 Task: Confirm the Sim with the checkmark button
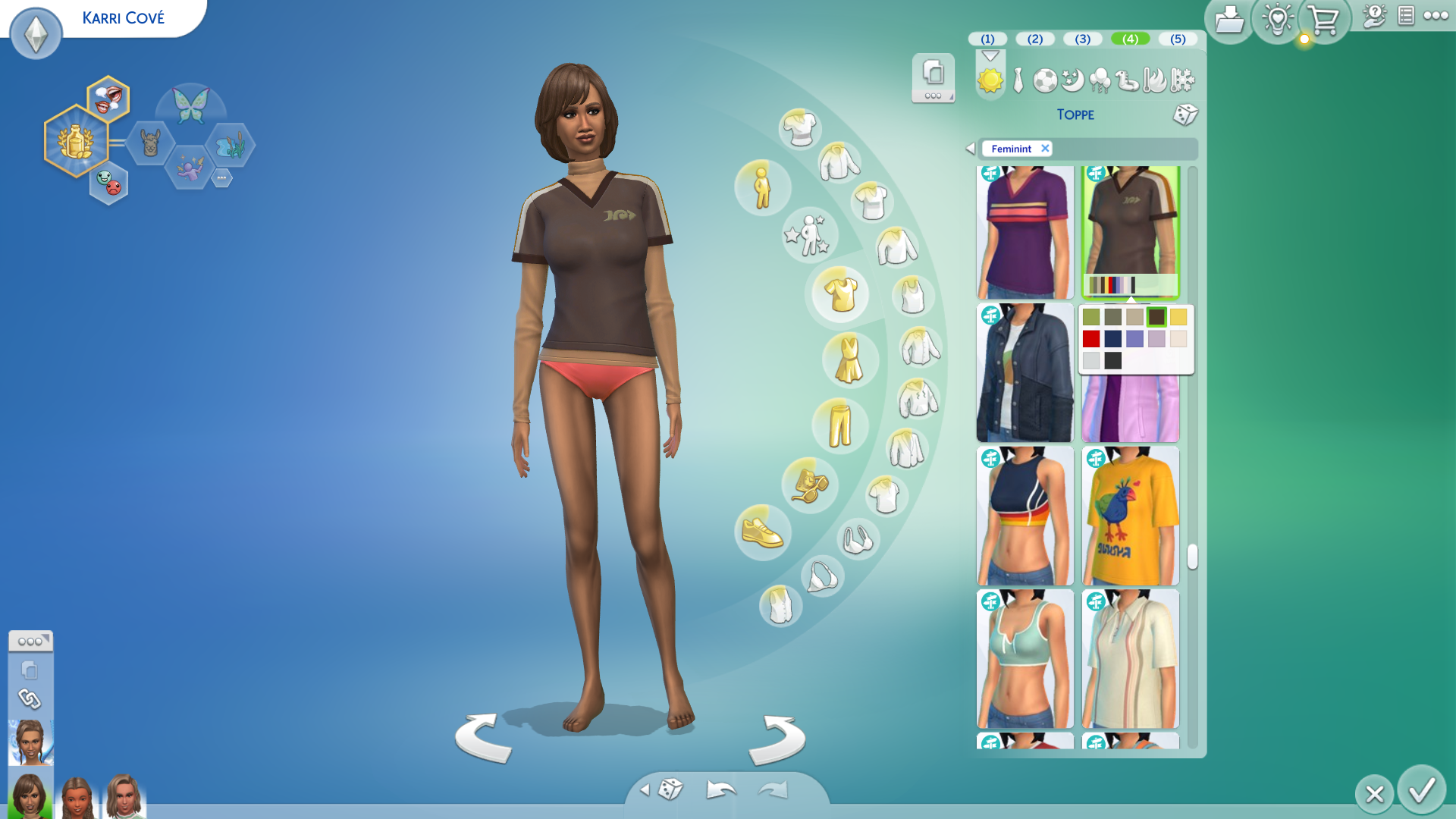pos(1421,790)
